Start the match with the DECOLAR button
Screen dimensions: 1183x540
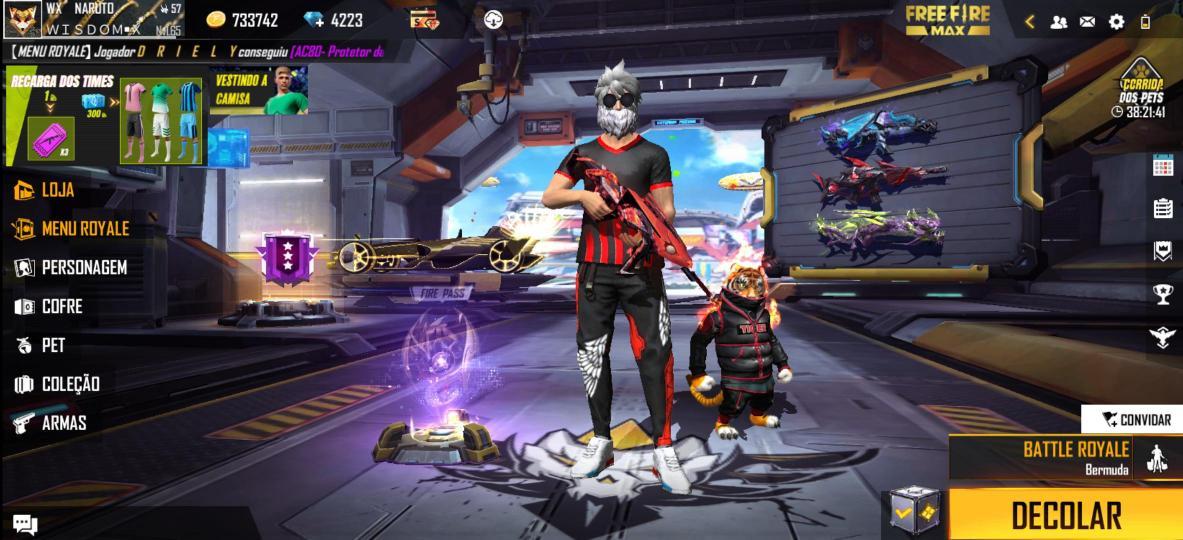[1065, 515]
